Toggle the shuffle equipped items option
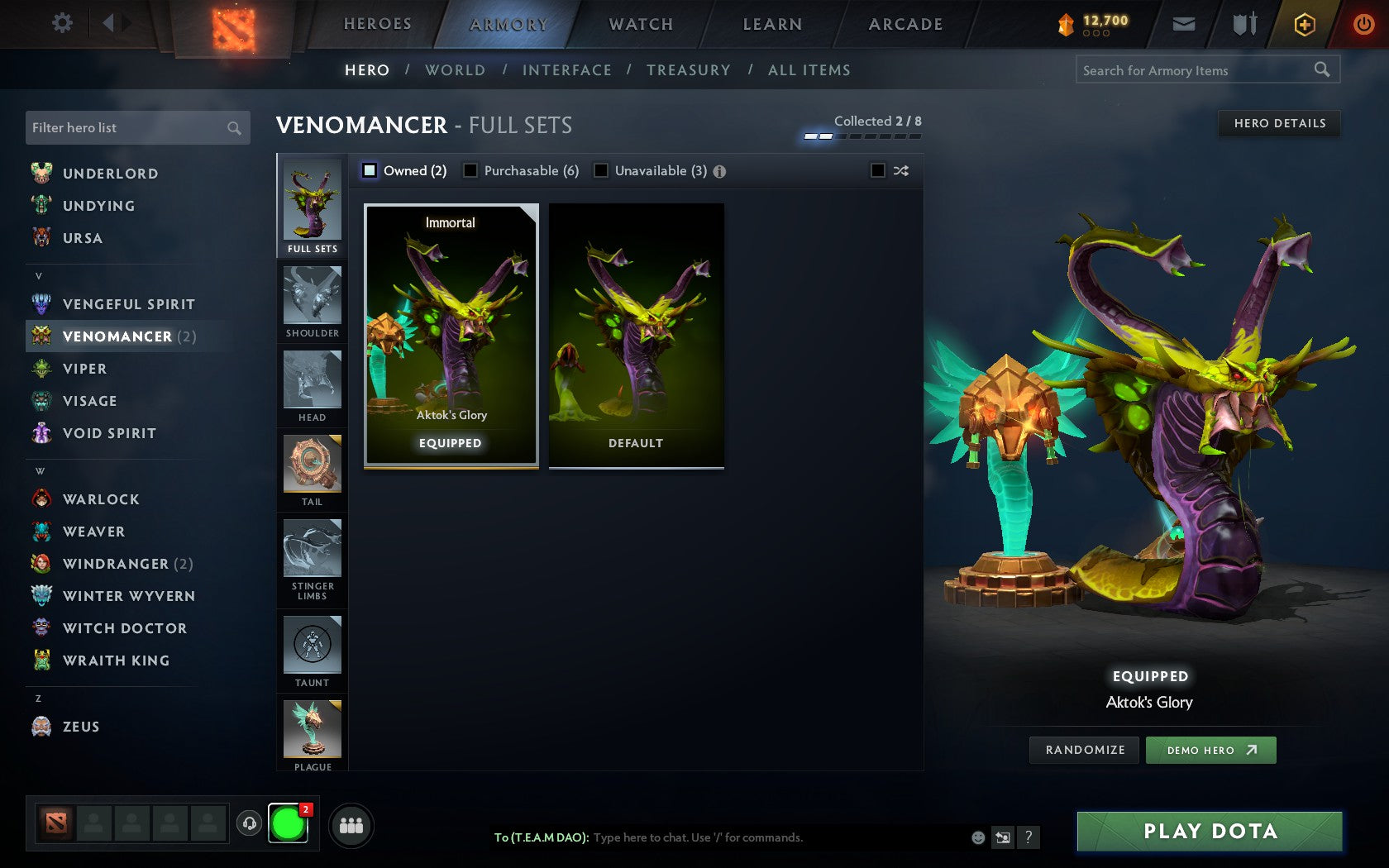The image size is (1389, 868). click(878, 170)
